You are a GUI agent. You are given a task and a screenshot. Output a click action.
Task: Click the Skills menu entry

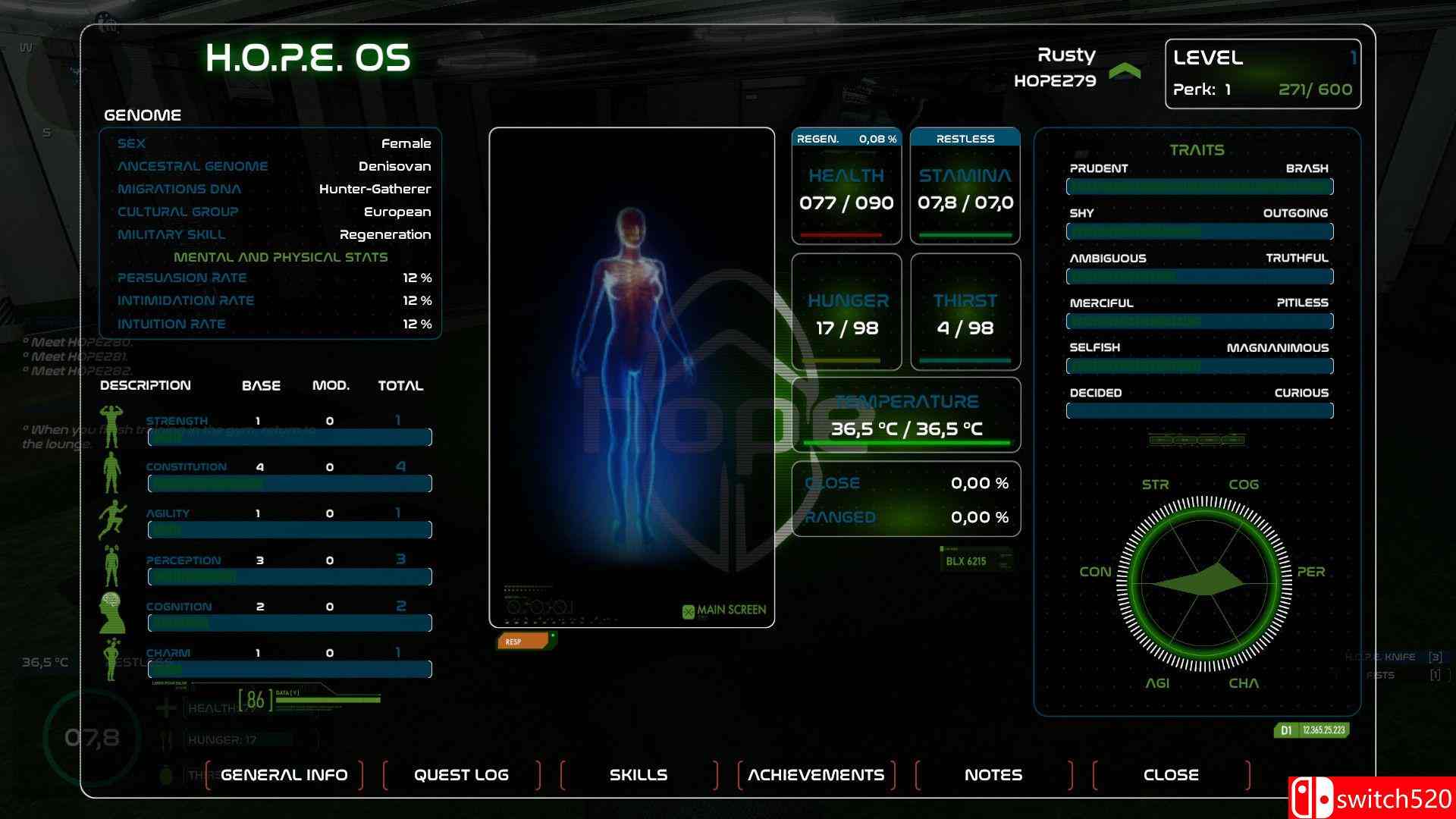[x=638, y=774]
